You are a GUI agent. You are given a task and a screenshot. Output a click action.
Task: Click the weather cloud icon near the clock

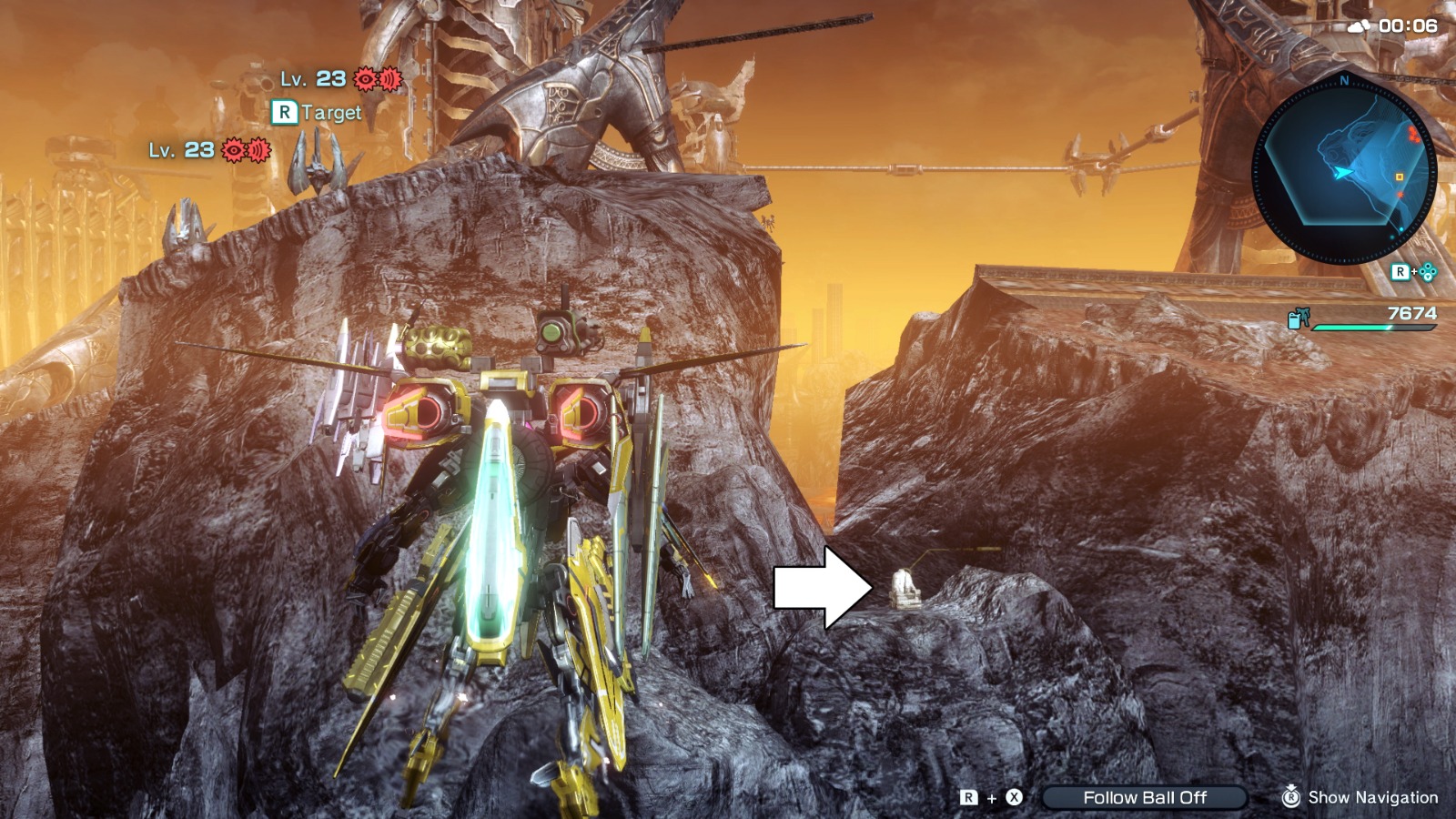click(1361, 24)
